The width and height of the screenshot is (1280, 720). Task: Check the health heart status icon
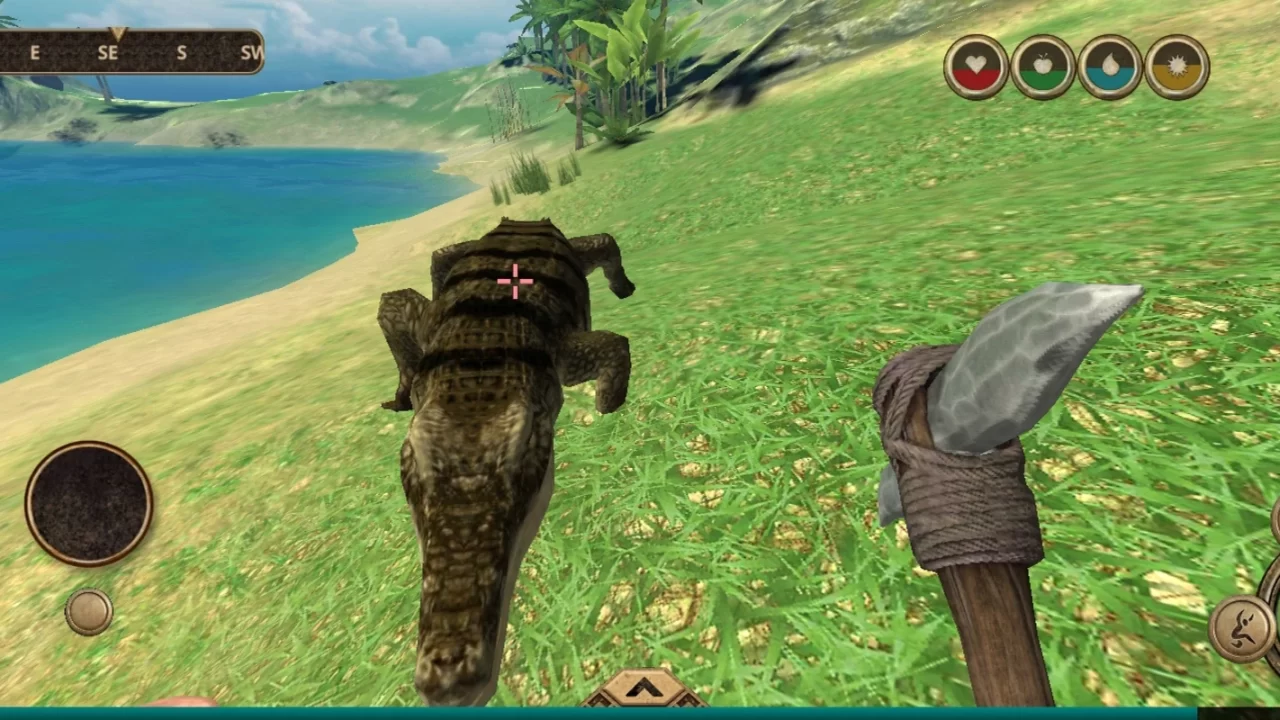click(976, 66)
